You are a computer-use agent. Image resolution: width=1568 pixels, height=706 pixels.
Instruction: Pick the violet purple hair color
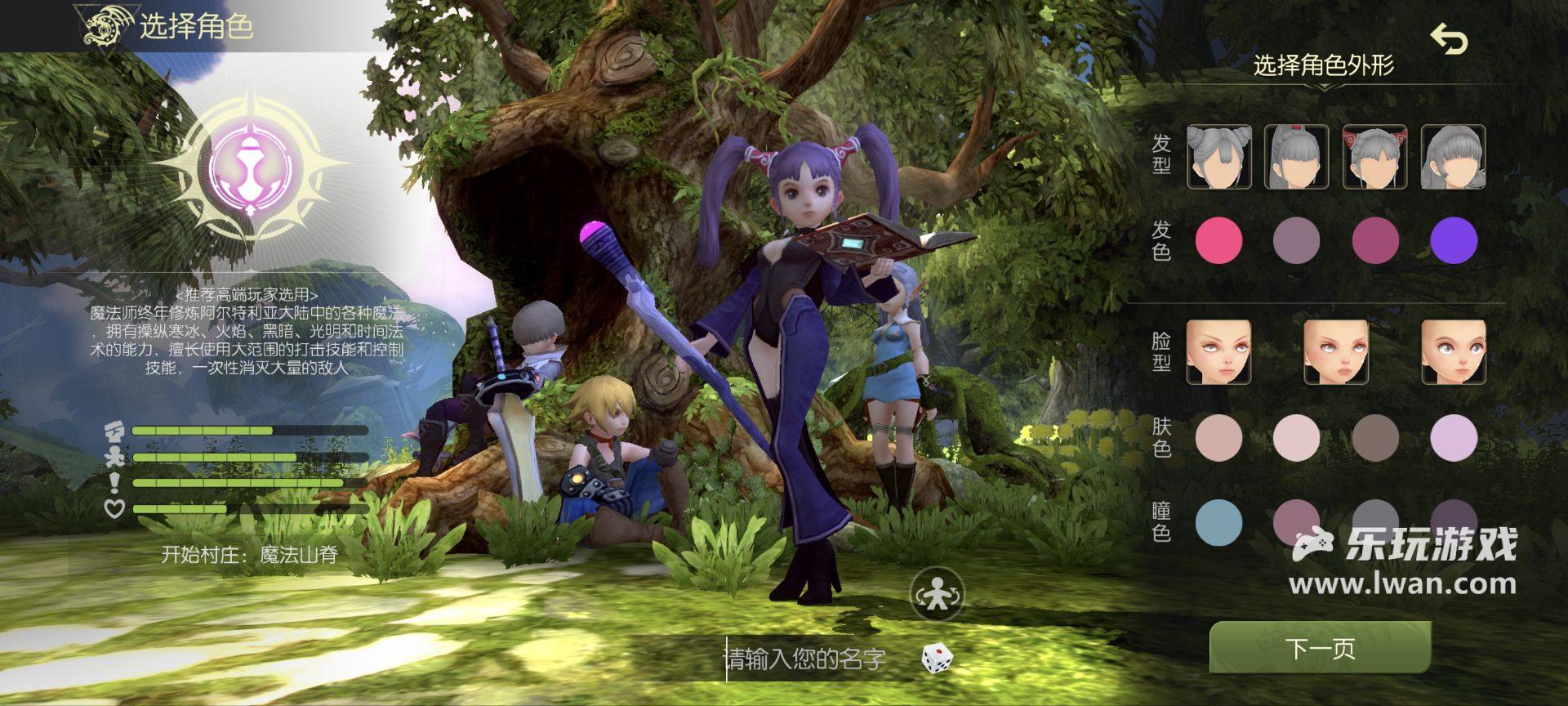coord(1454,240)
